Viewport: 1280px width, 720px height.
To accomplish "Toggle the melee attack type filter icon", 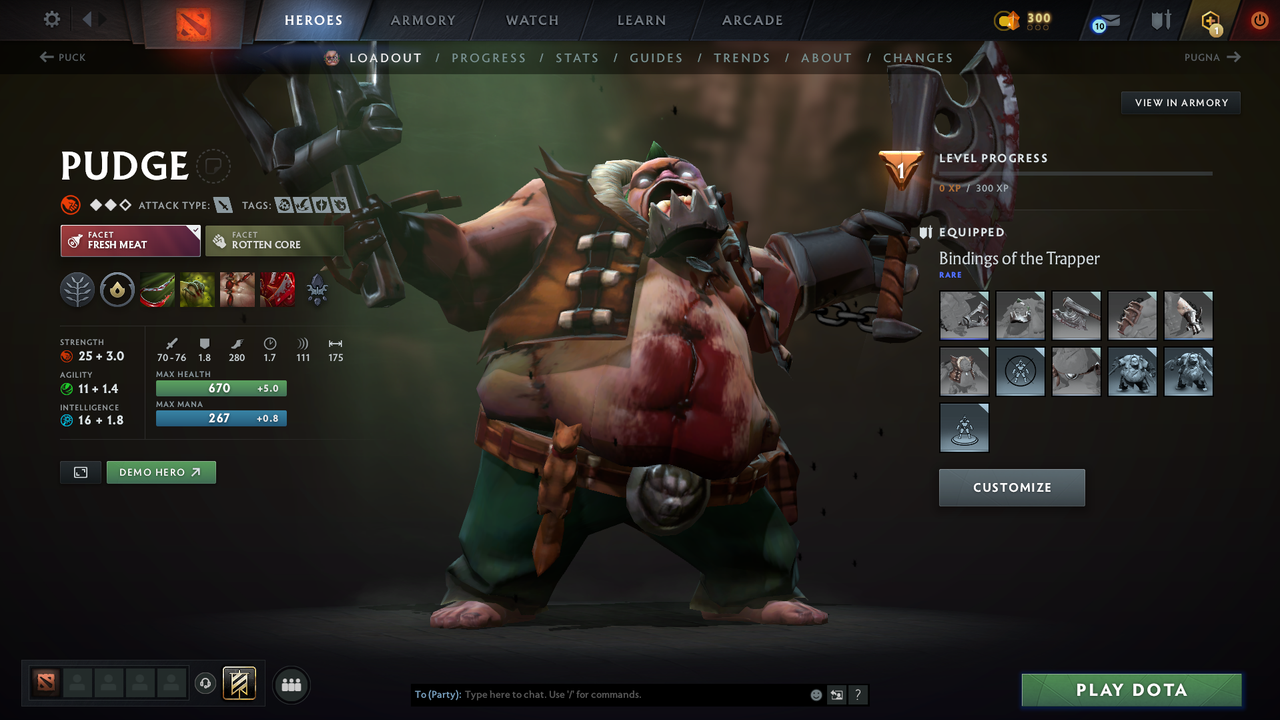I will point(221,204).
